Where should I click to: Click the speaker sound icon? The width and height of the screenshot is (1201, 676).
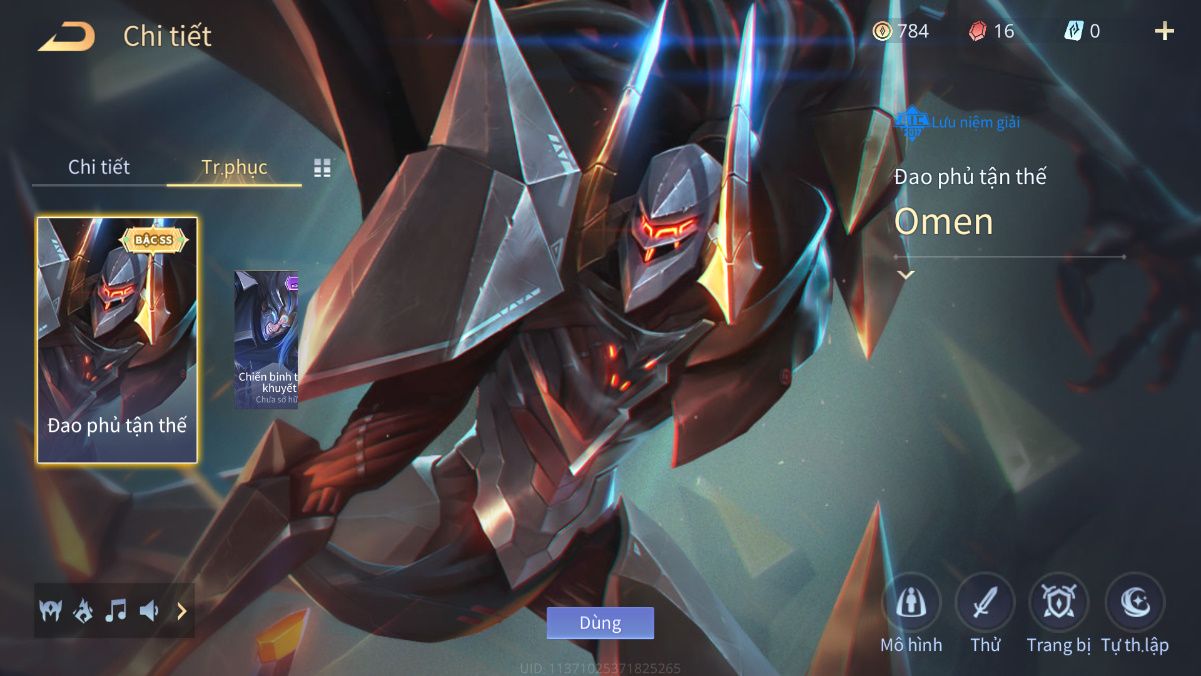tap(149, 610)
